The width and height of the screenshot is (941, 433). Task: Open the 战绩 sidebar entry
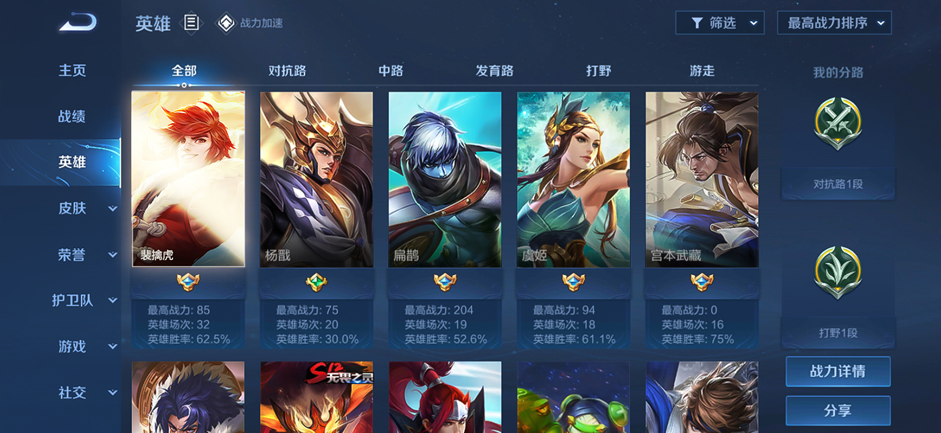(x=72, y=116)
